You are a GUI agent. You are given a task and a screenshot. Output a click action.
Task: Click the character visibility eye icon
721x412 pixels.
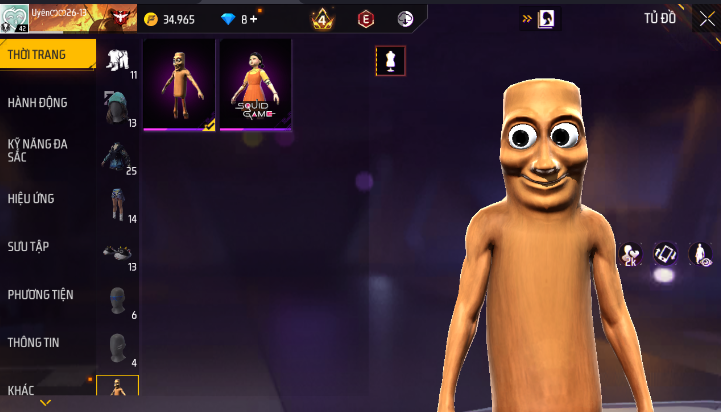[x=700, y=254]
